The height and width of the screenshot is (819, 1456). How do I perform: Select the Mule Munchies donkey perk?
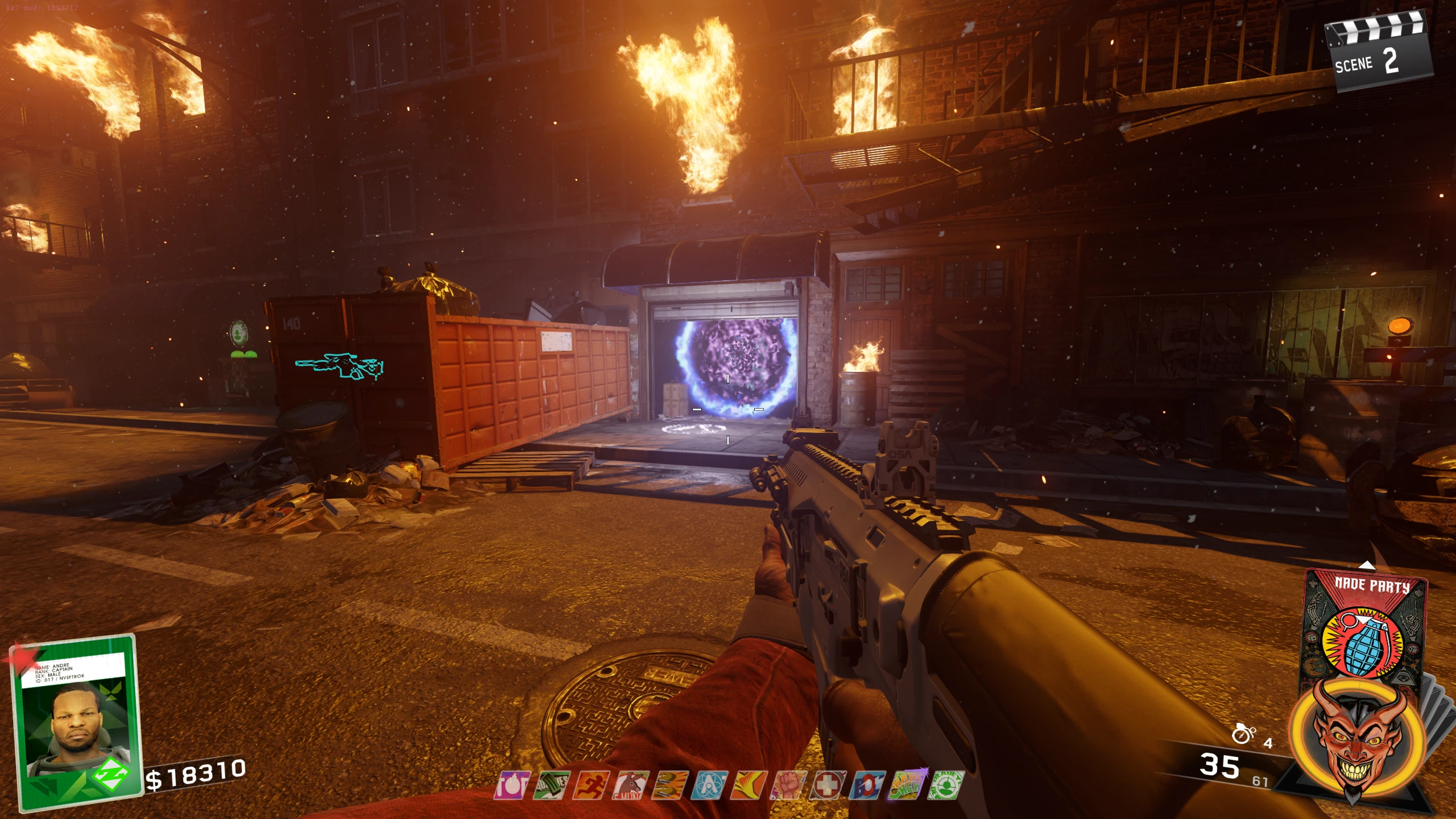(x=630, y=785)
